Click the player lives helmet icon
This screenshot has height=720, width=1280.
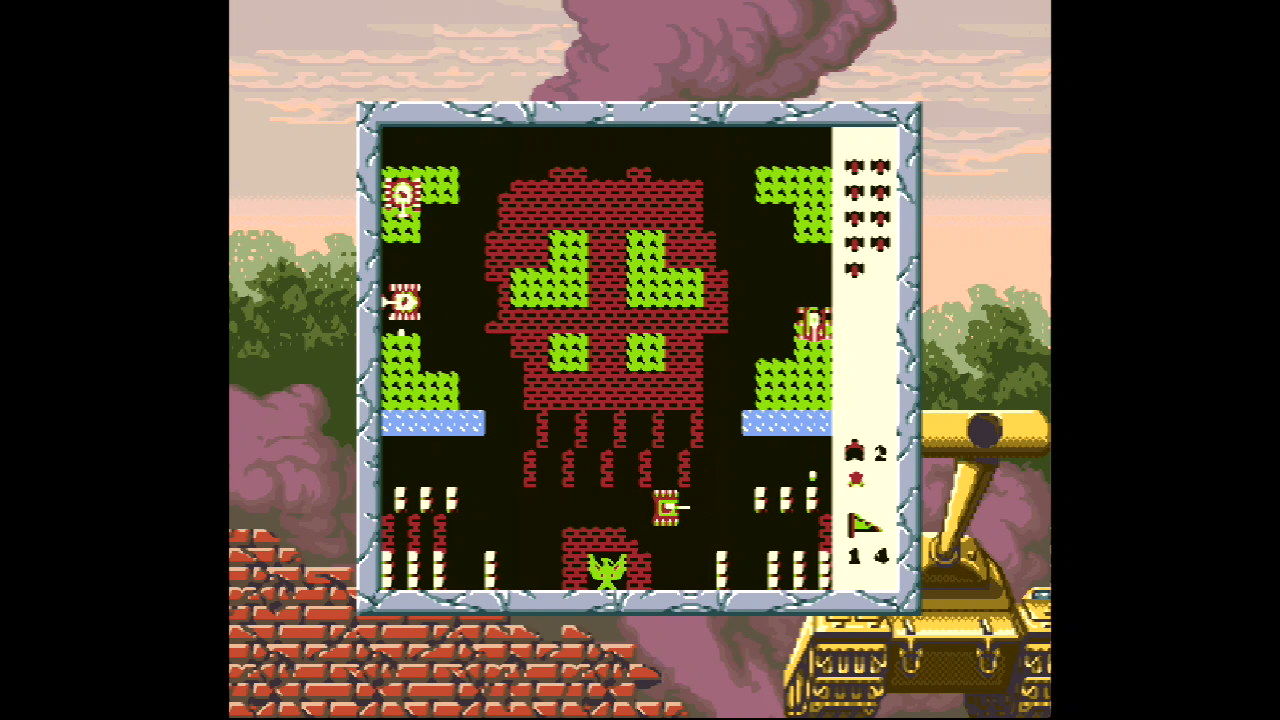coord(856,450)
